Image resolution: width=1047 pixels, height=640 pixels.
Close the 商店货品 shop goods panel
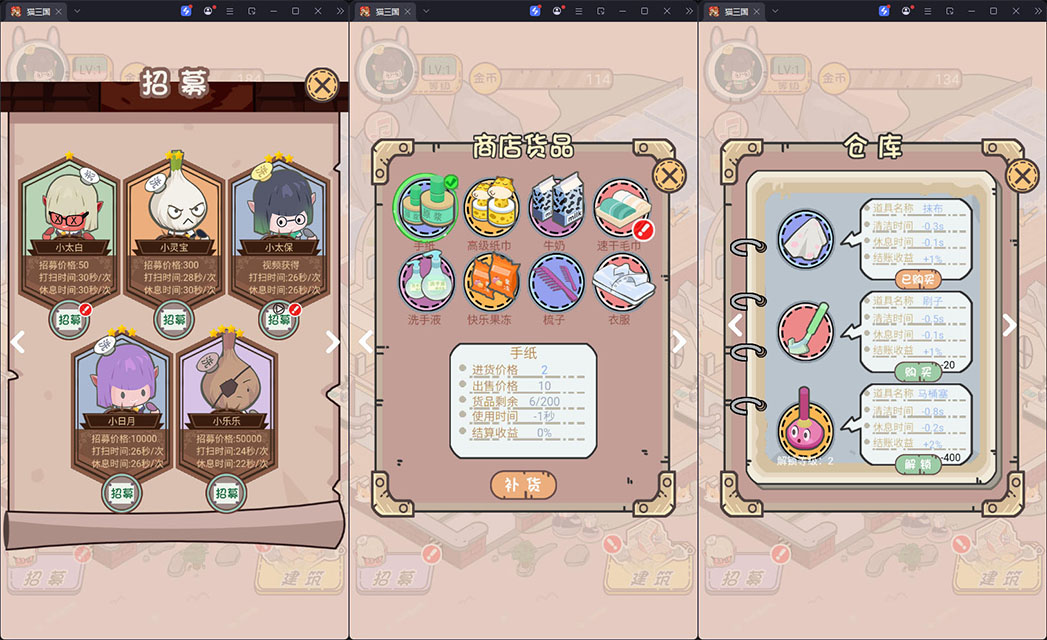[x=669, y=176]
